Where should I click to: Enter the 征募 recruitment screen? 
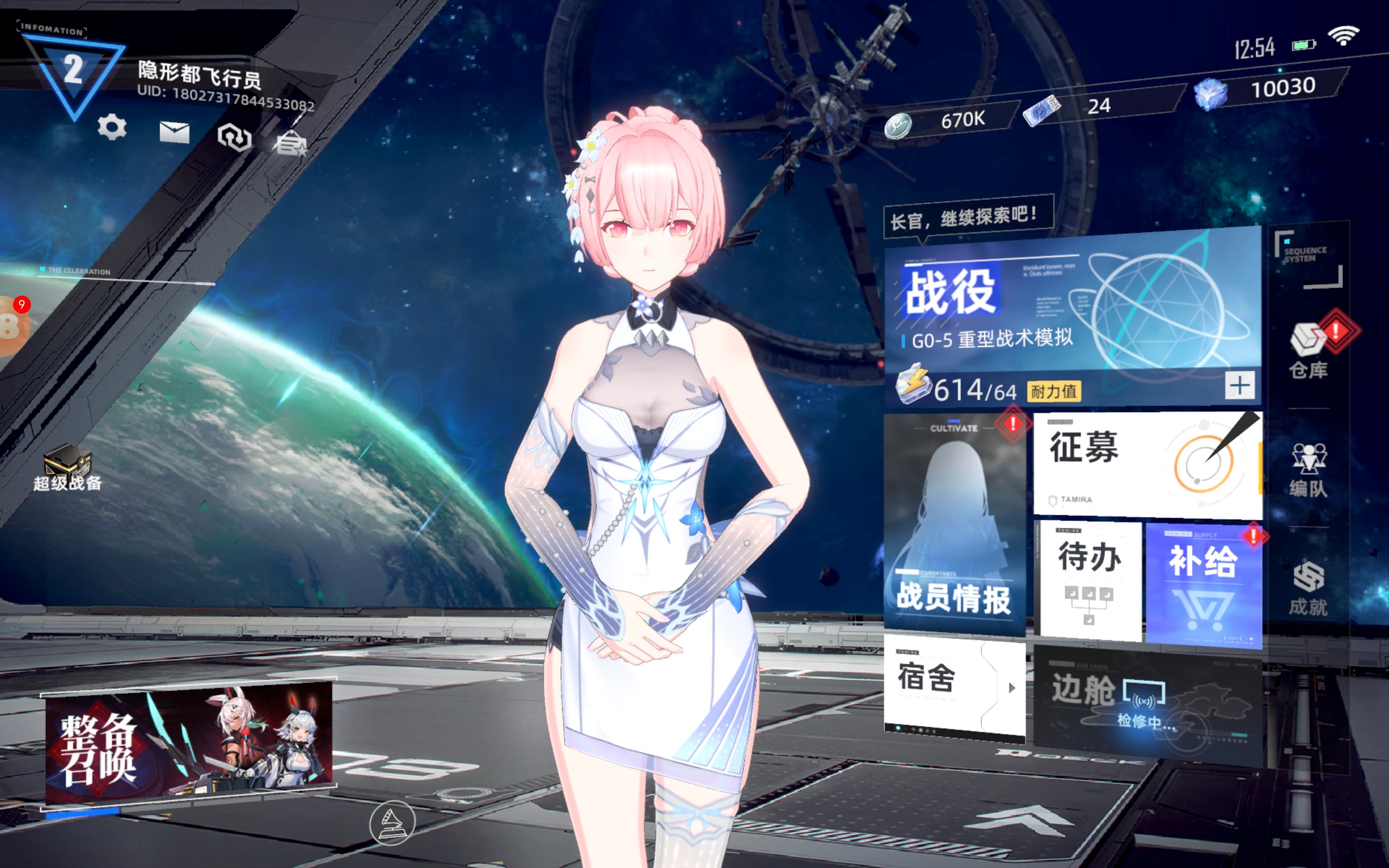tap(1145, 464)
